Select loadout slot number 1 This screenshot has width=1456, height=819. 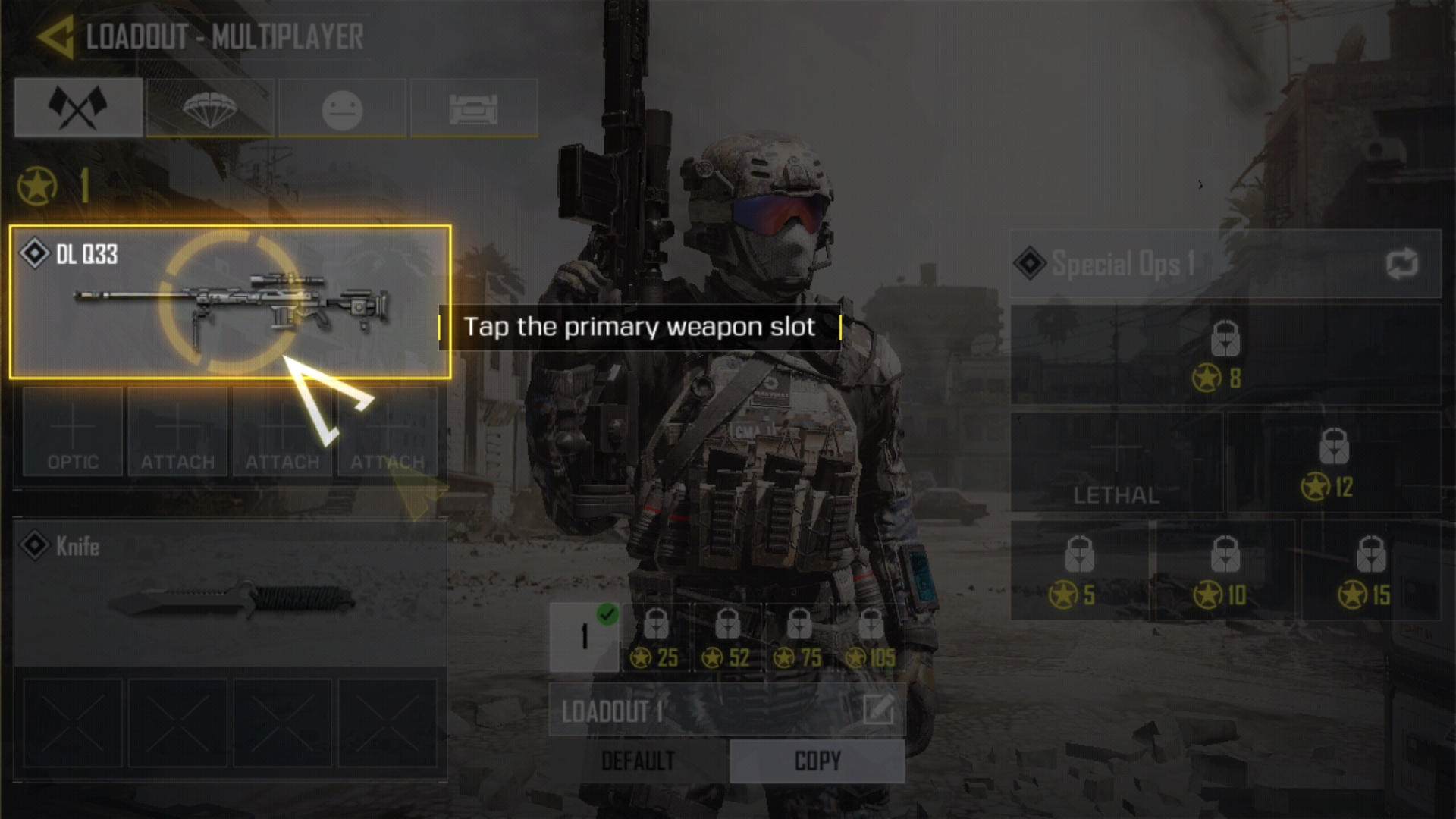pos(584,637)
